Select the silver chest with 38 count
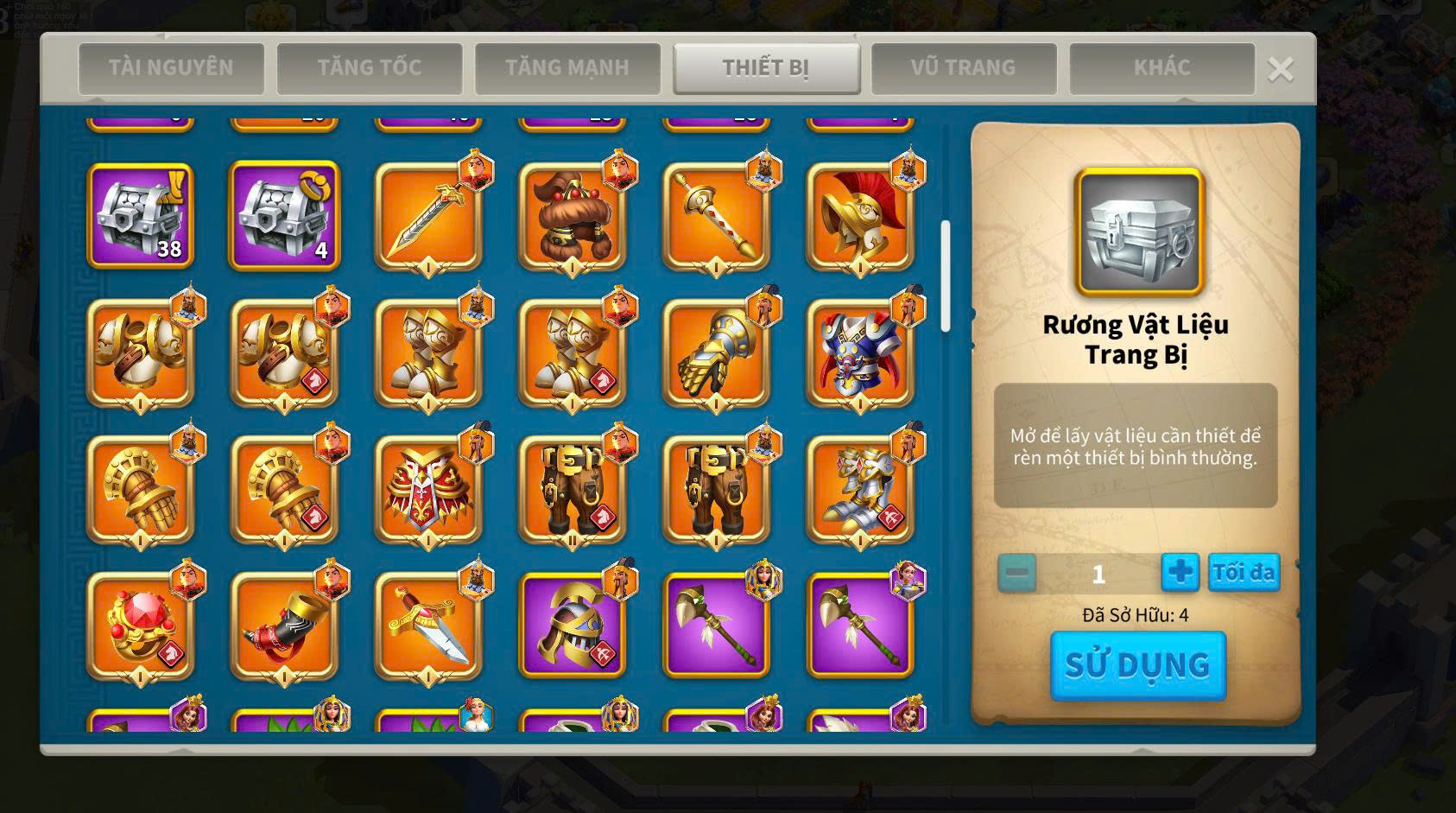Screen dimensions: 1456x813 (x=141, y=216)
